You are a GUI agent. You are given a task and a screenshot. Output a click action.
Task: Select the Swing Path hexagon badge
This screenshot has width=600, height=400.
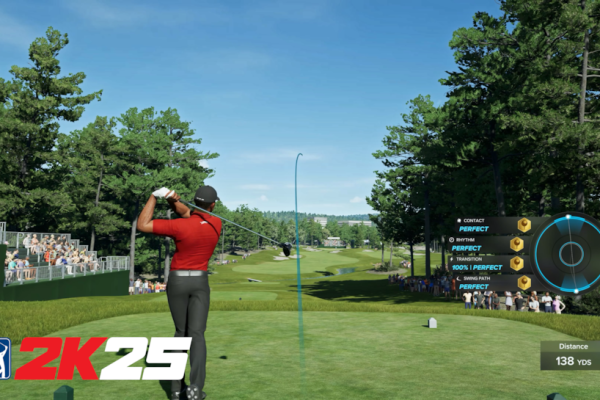click(x=524, y=282)
